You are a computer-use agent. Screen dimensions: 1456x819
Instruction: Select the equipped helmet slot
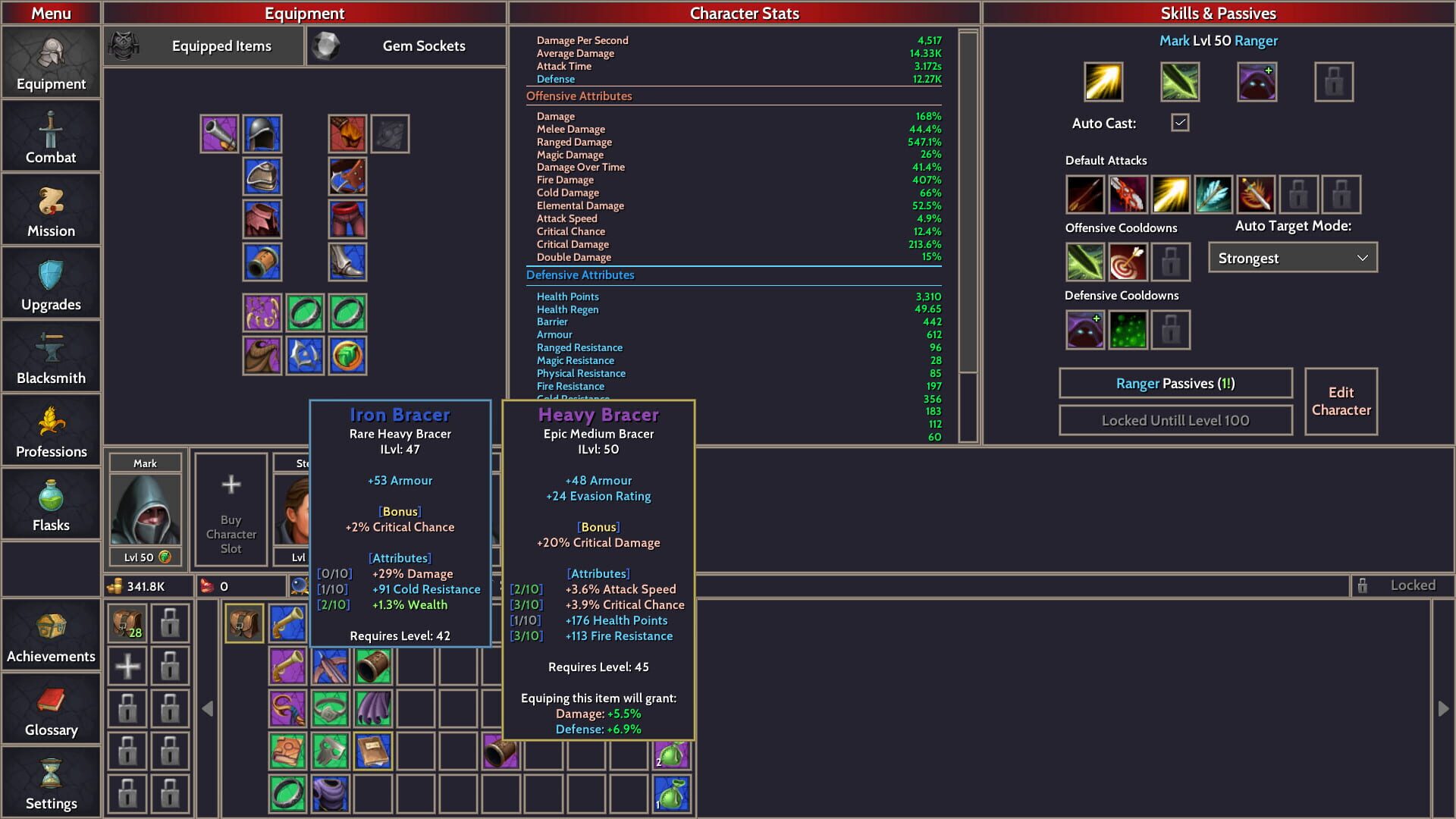262,133
